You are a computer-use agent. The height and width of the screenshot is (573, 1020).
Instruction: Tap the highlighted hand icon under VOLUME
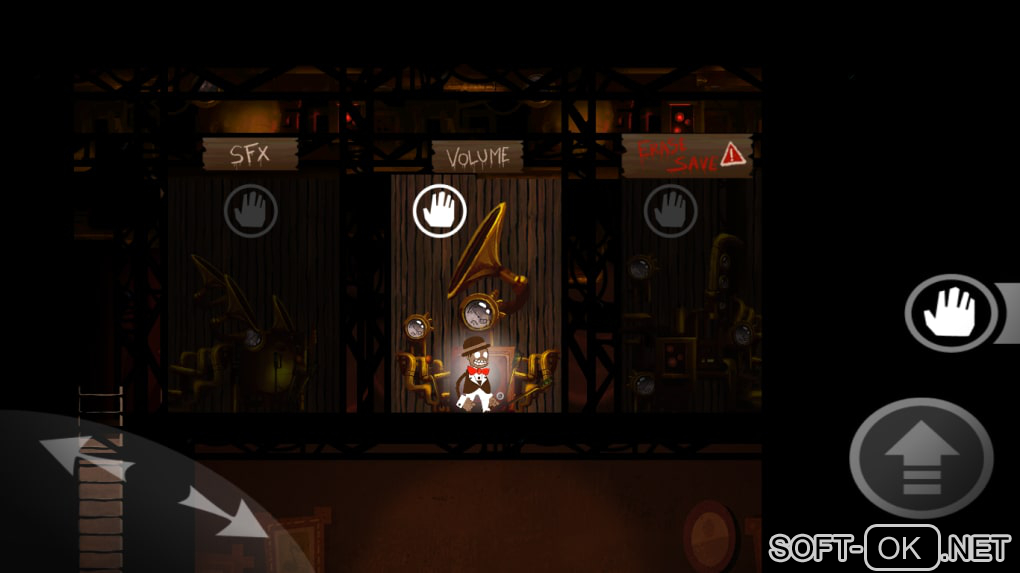pyautogui.click(x=440, y=211)
